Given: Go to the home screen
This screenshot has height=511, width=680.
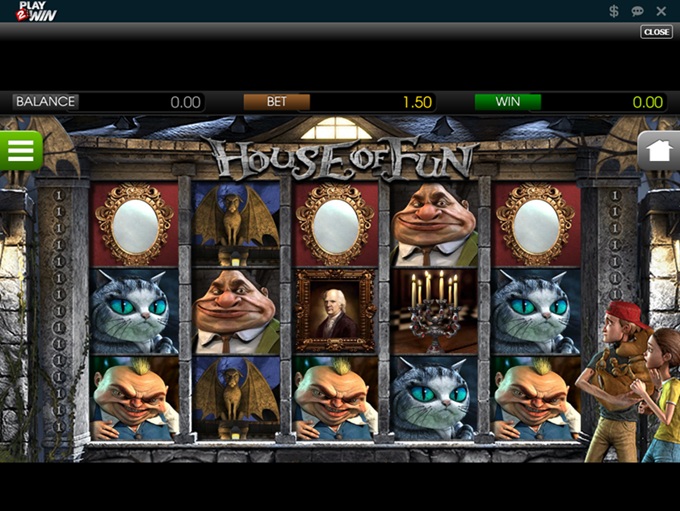Looking at the screenshot, I should (x=659, y=151).
